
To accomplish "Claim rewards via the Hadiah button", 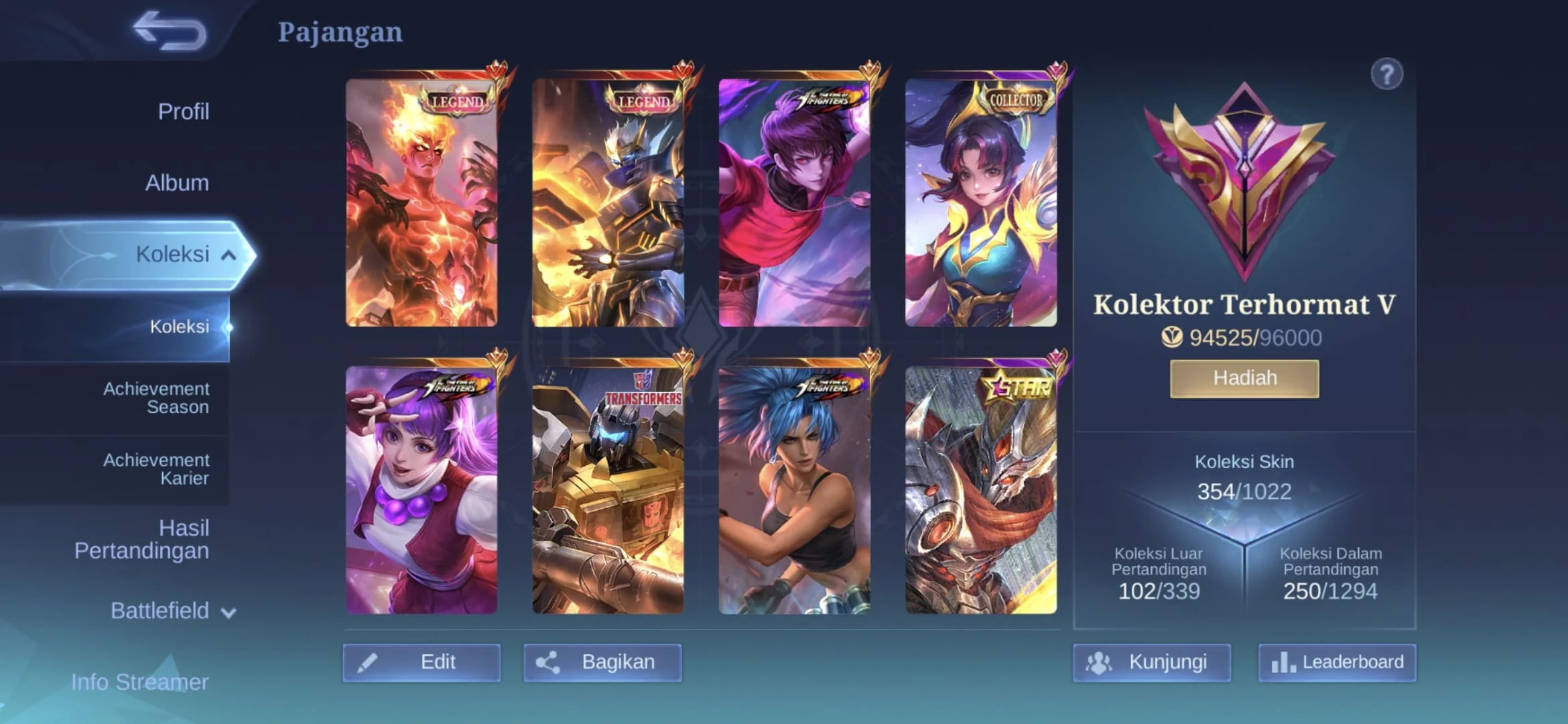I will [x=1244, y=377].
